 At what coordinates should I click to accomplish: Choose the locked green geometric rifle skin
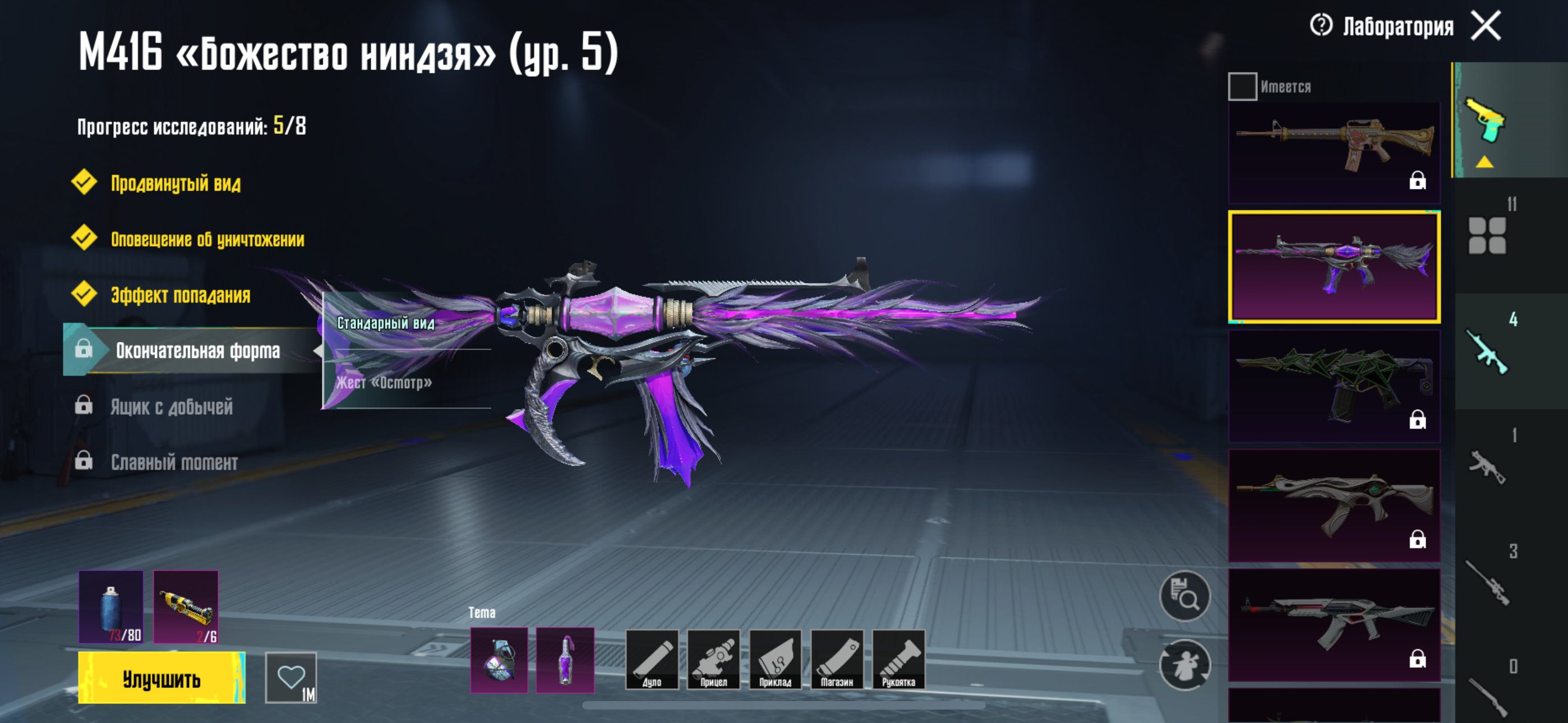click(1334, 386)
